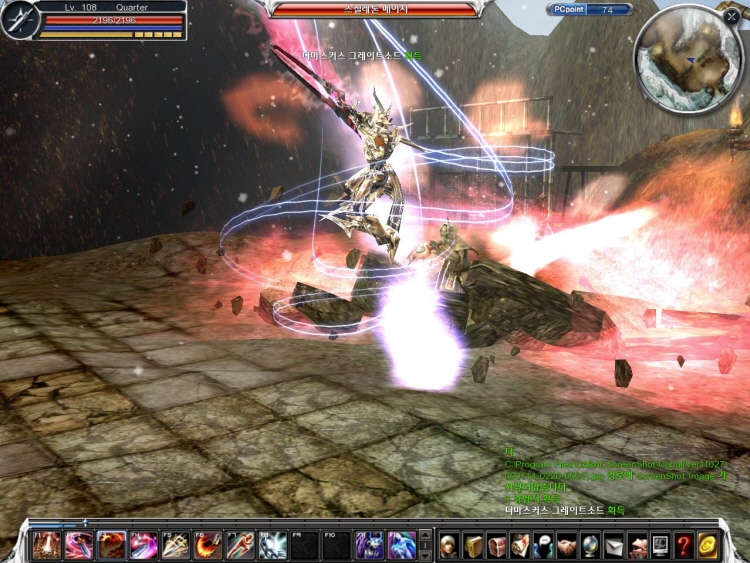The width and height of the screenshot is (750, 563).
Task: Cast the fire crescent skill in F6
Action: [x=208, y=545]
